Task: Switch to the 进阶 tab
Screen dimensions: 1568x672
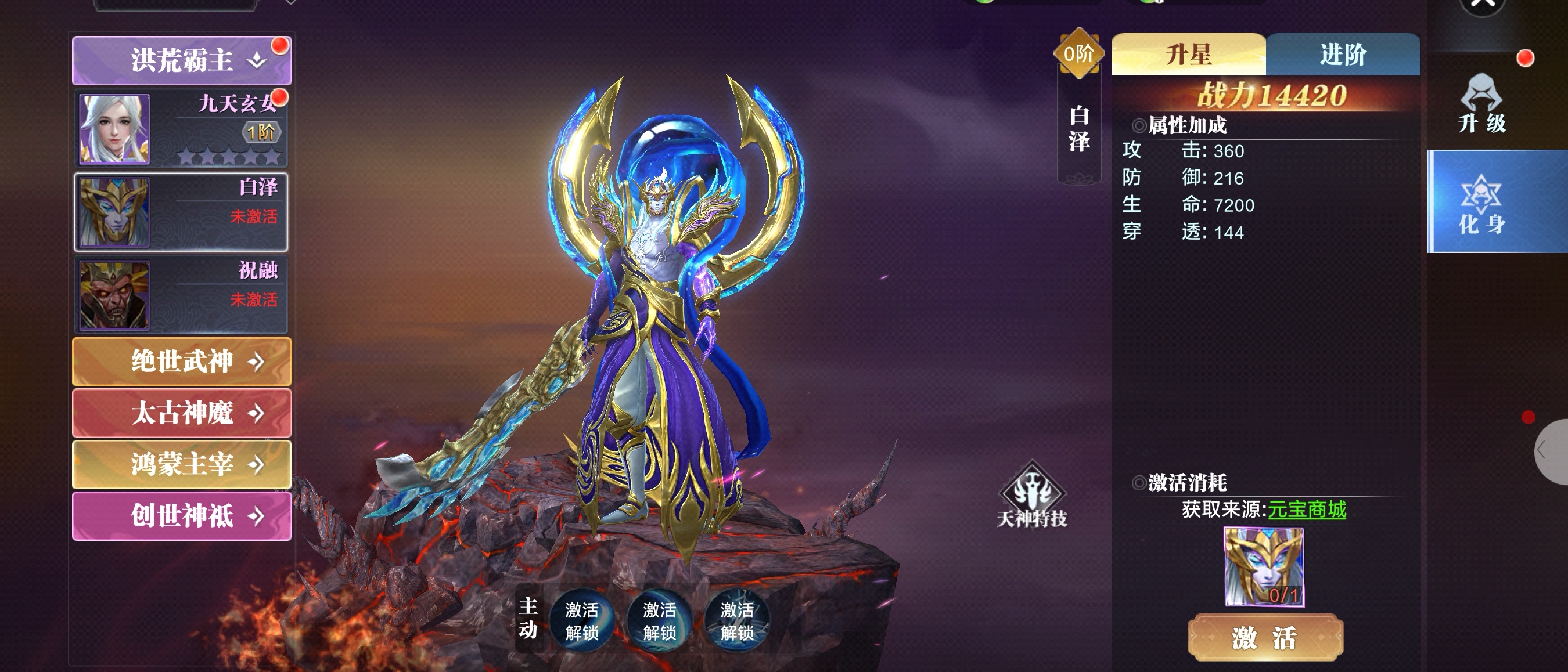Action: point(1343,55)
